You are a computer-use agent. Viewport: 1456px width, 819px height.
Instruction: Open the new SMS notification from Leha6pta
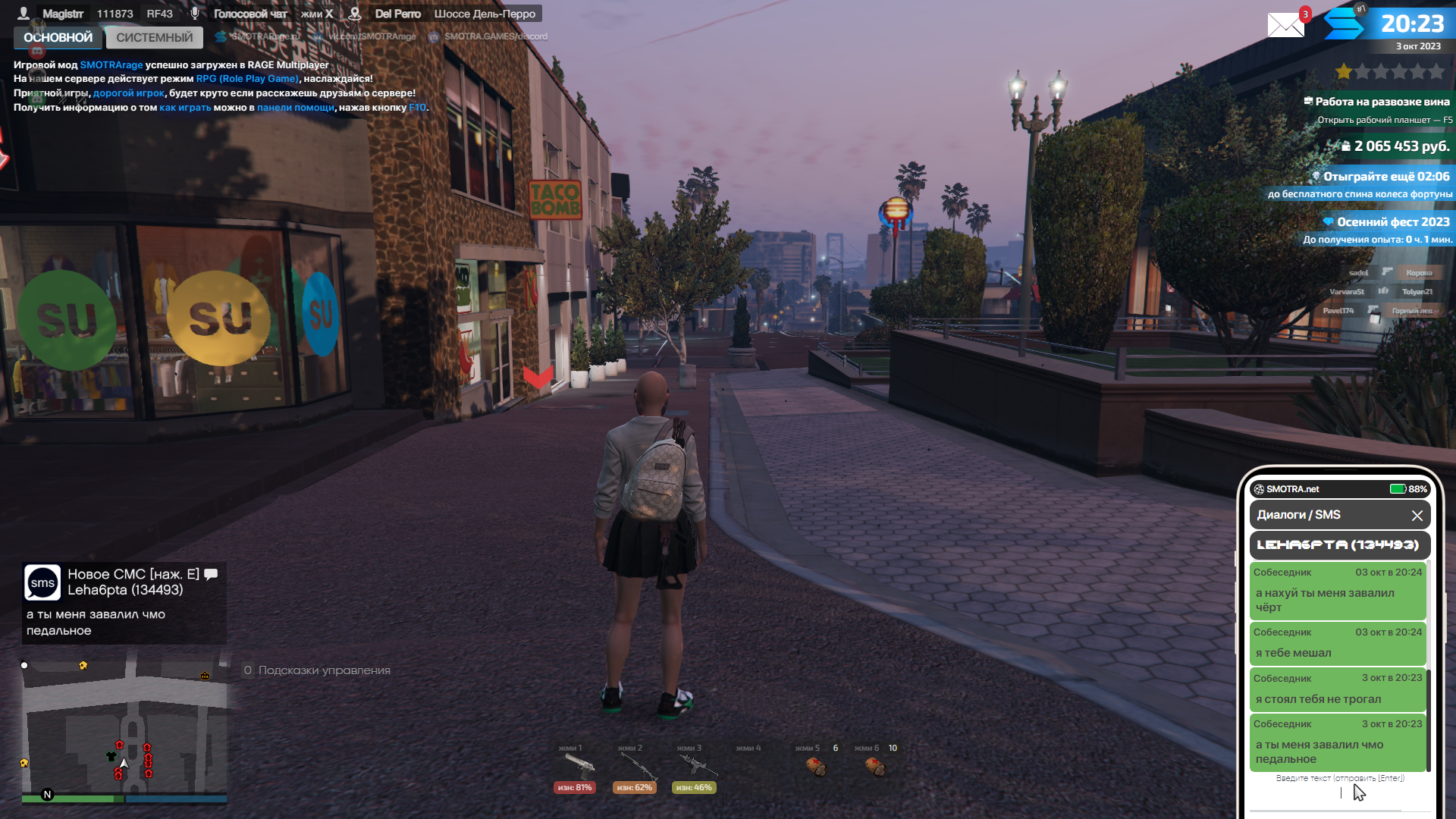click(x=124, y=602)
